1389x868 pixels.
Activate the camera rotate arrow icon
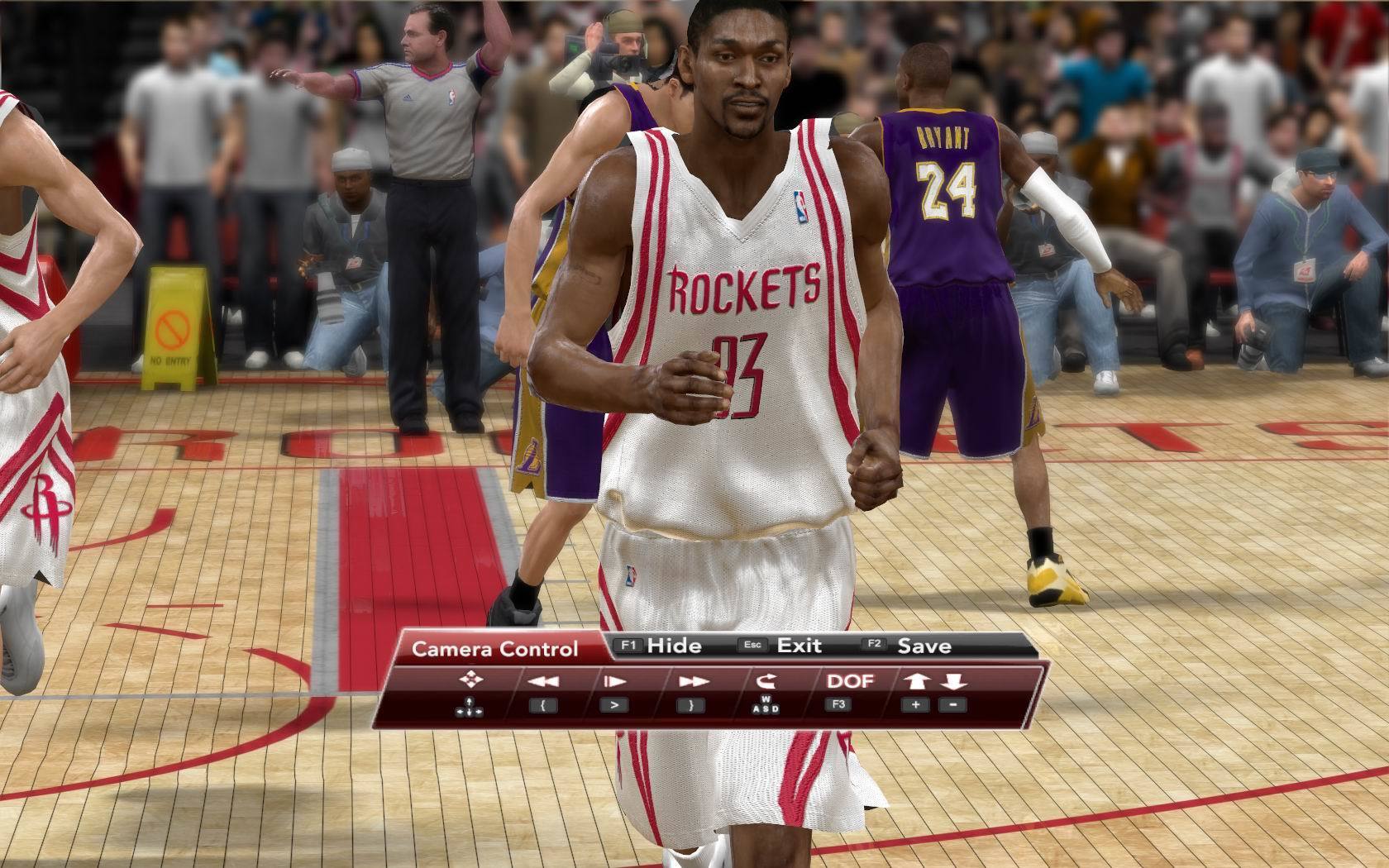pyautogui.click(x=765, y=681)
